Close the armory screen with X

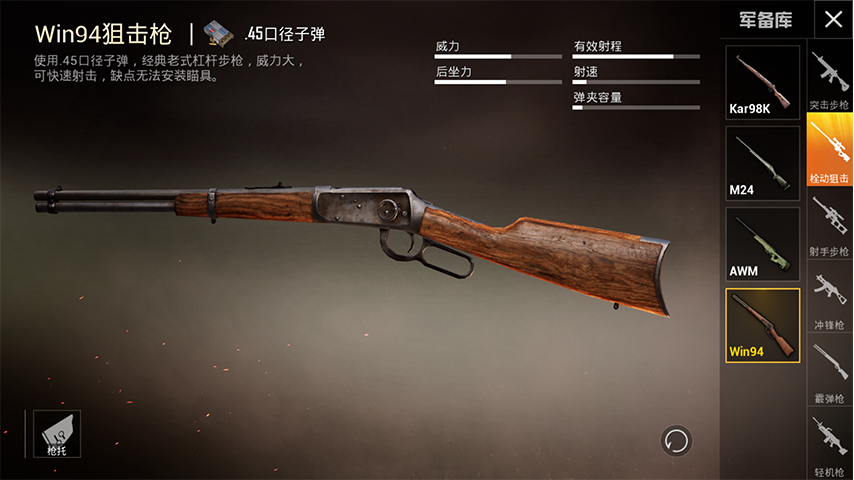pos(832,19)
